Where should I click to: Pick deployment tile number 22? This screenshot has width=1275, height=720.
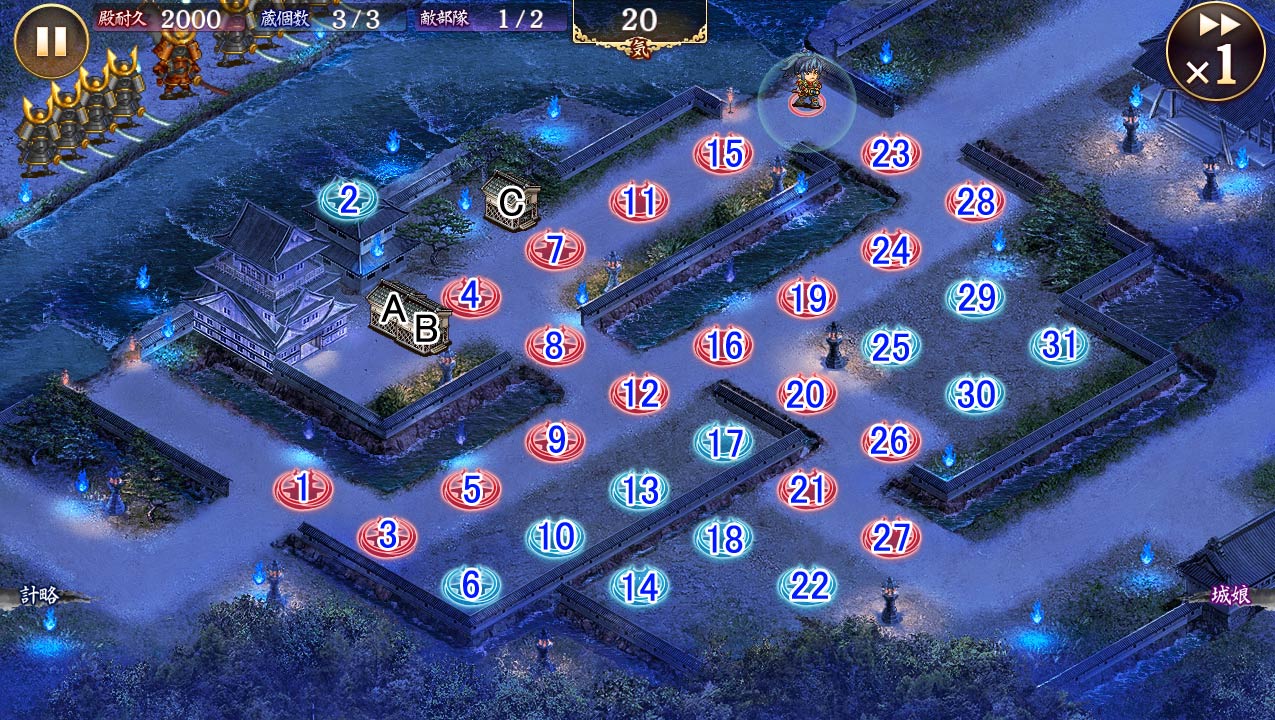click(807, 585)
